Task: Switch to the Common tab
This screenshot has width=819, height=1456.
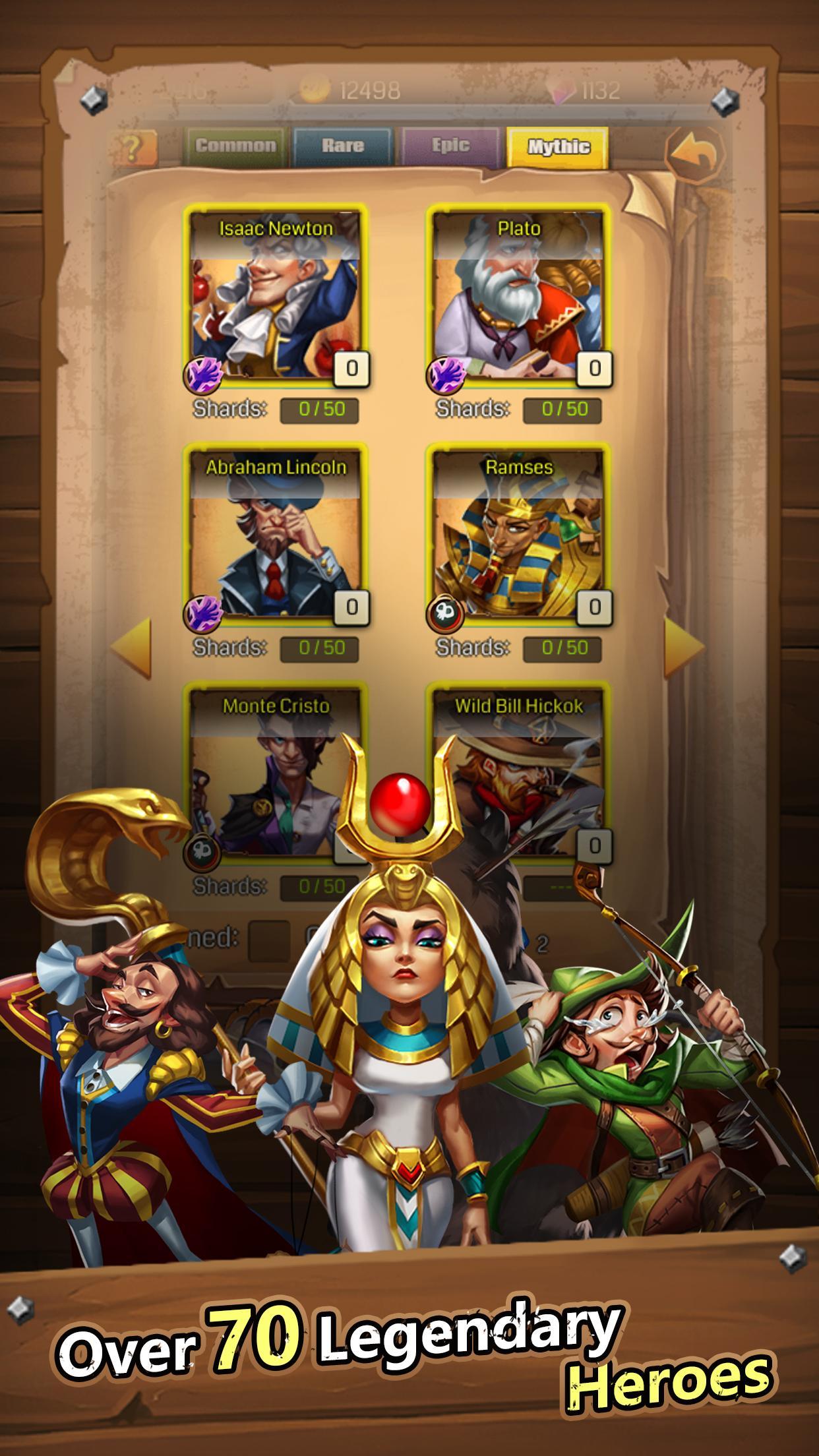Action: pyautogui.click(x=235, y=146)
